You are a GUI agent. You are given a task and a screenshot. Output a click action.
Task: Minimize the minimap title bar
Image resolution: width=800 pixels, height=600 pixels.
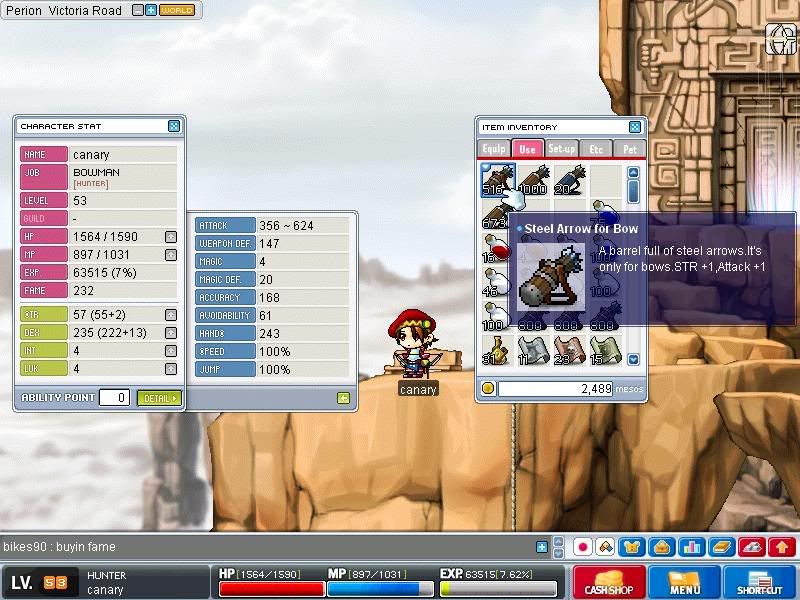click(137, 10)
